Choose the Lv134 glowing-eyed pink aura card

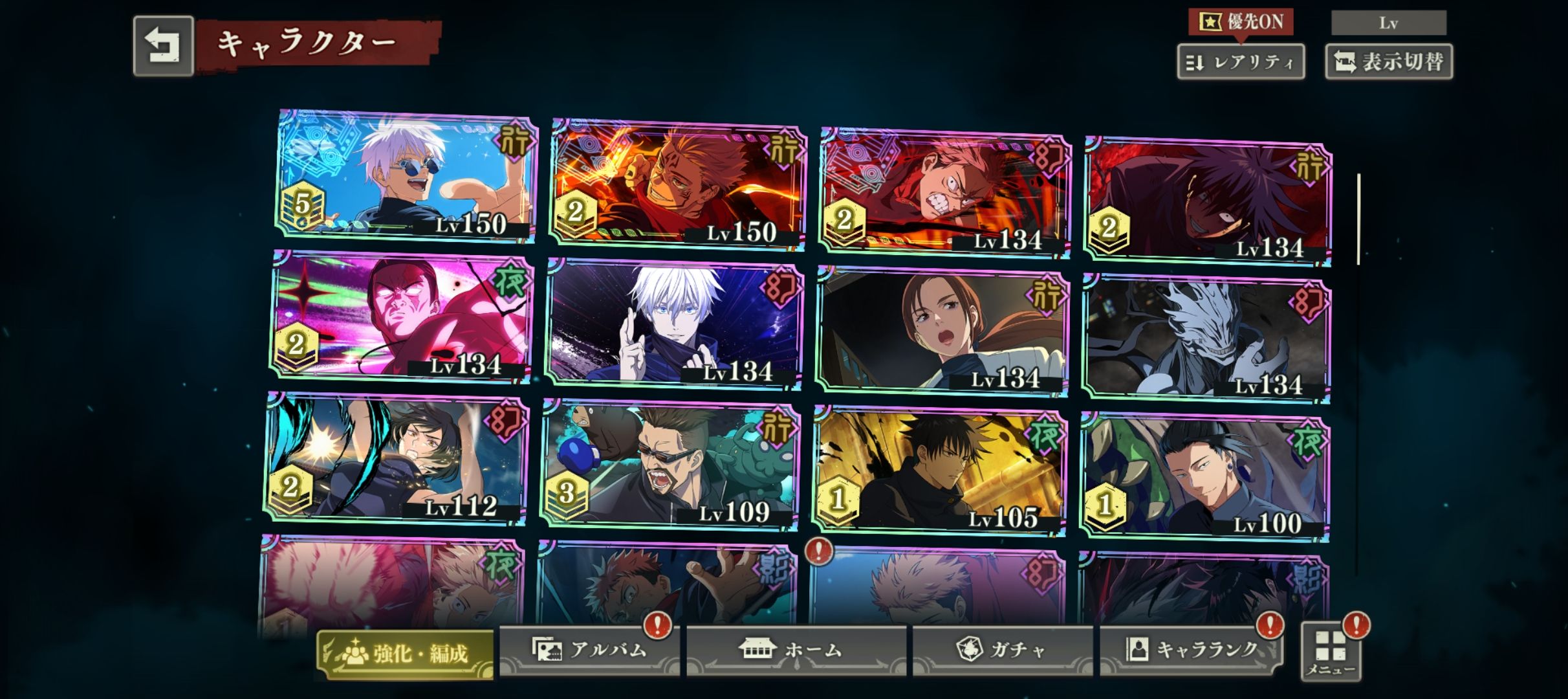401,316
